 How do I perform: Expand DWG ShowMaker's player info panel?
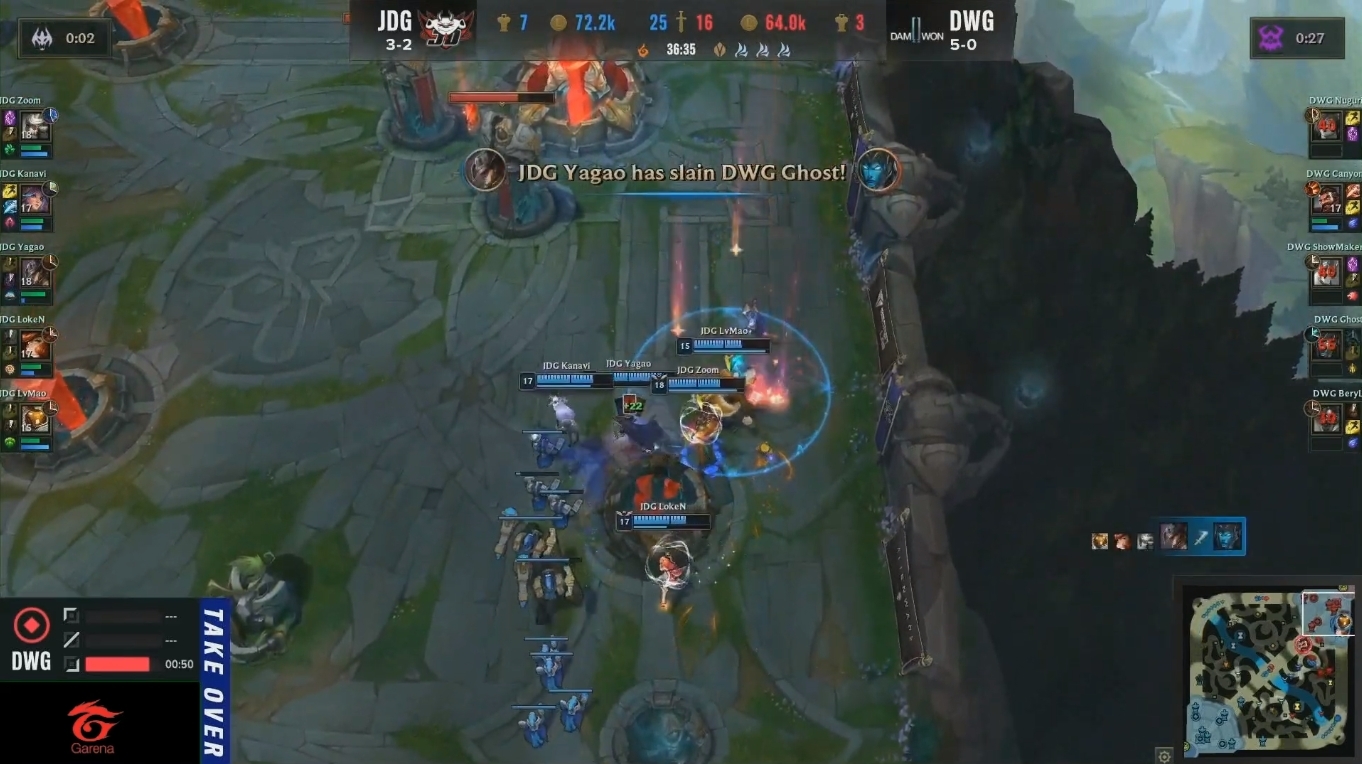click(1327, 273)
